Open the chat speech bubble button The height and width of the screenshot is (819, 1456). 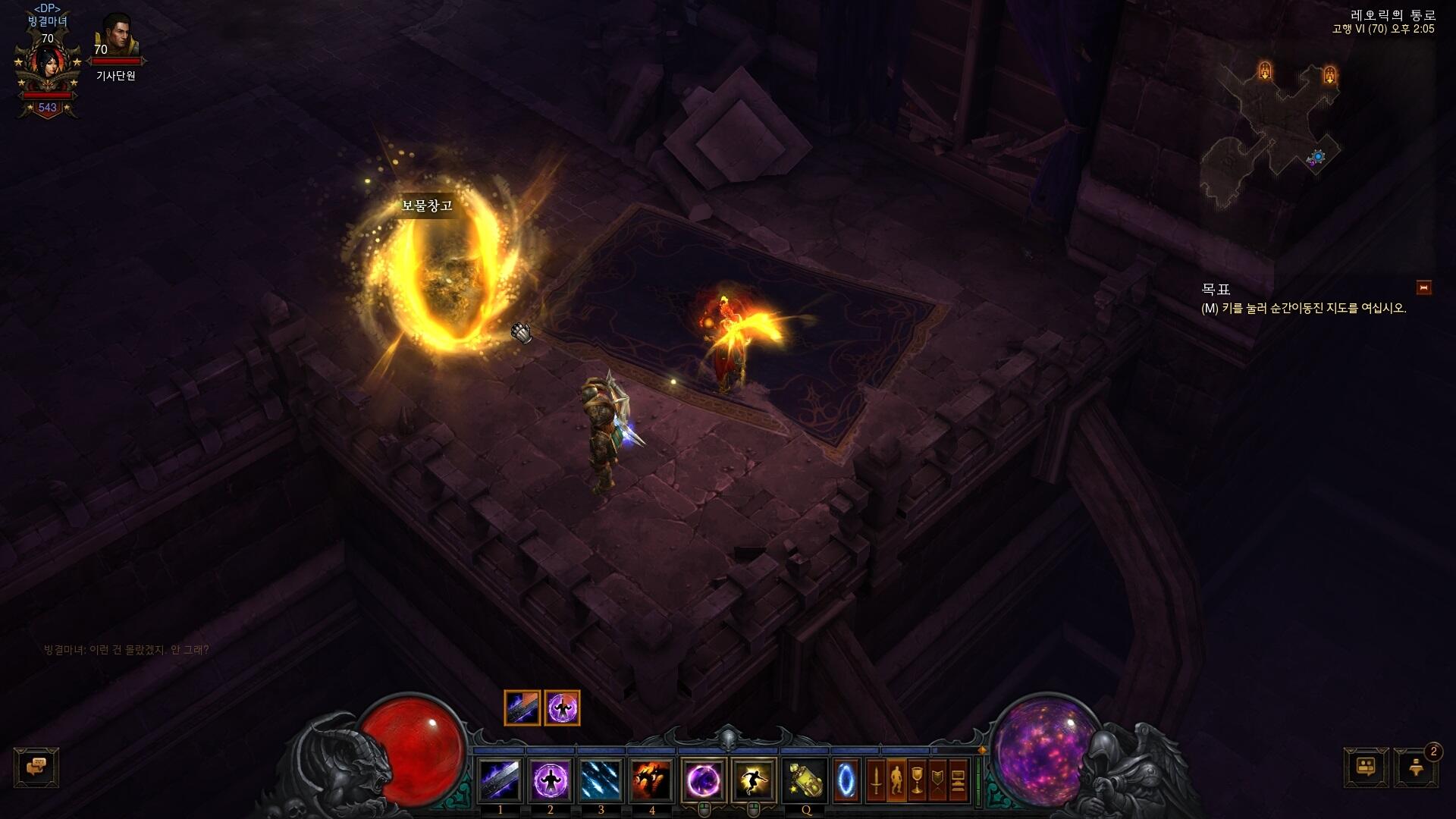point(36,767)
